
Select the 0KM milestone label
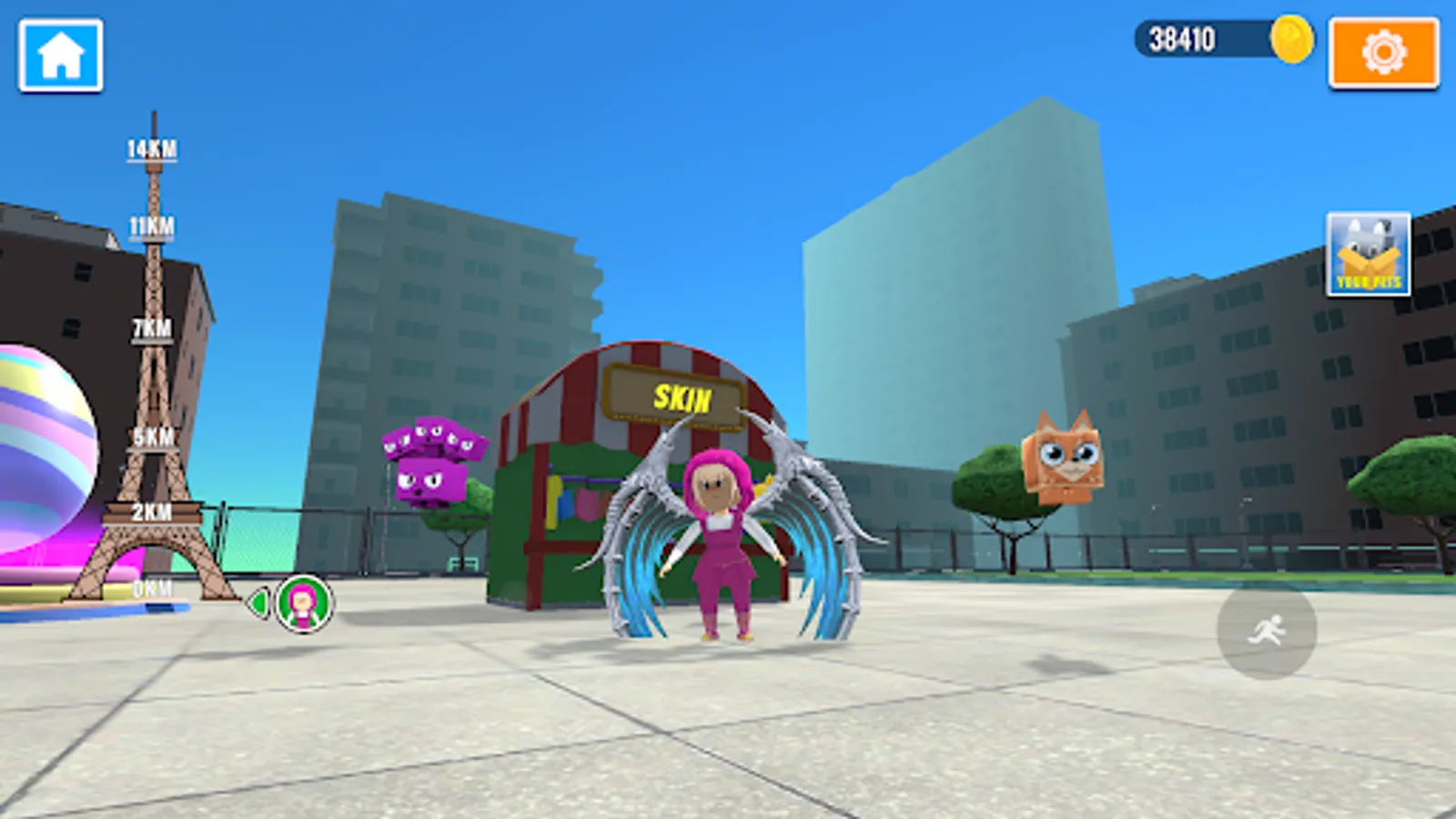tap(153, 589)
